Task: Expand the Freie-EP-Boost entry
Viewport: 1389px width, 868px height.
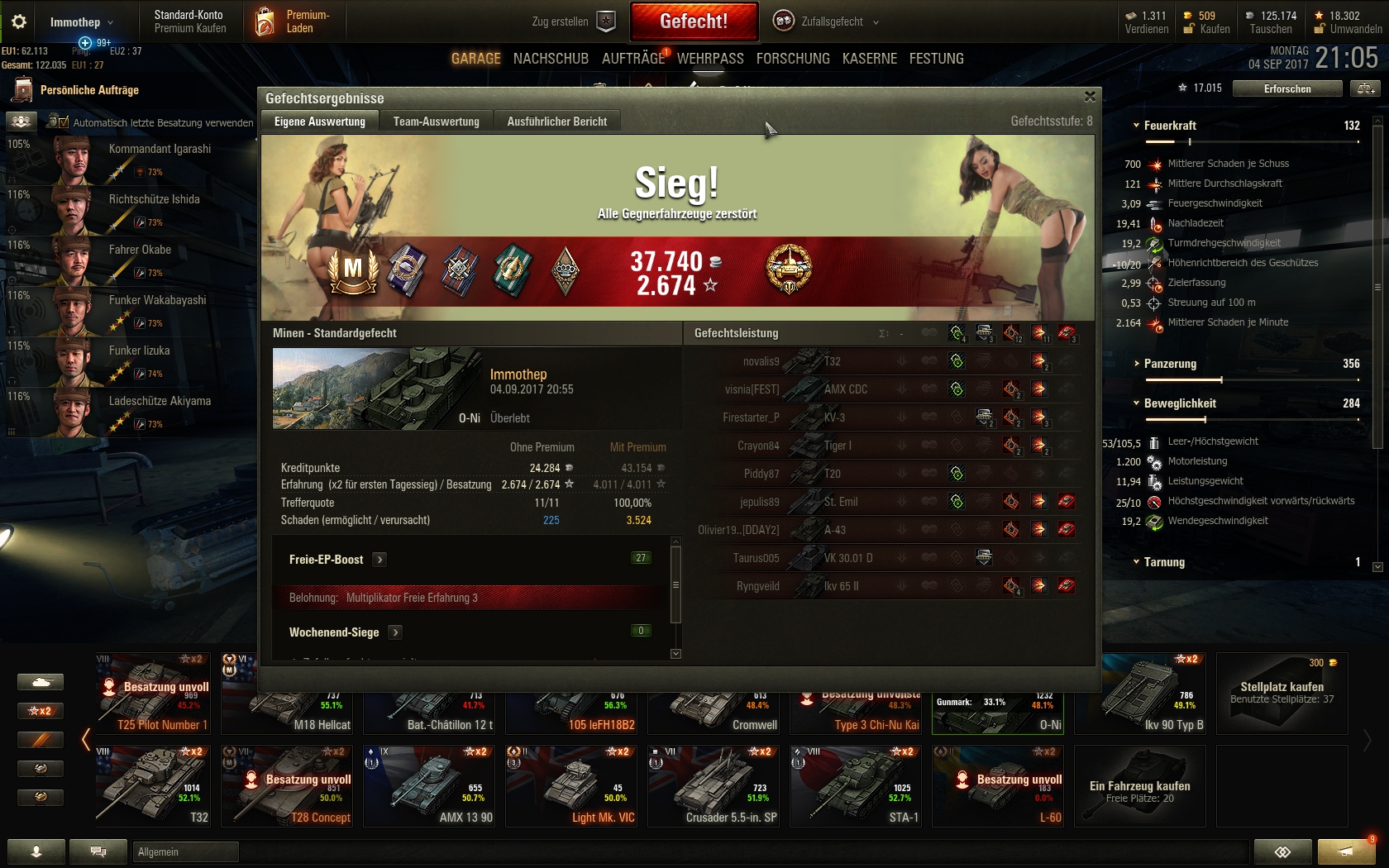Action: click(x=379, y=560)
